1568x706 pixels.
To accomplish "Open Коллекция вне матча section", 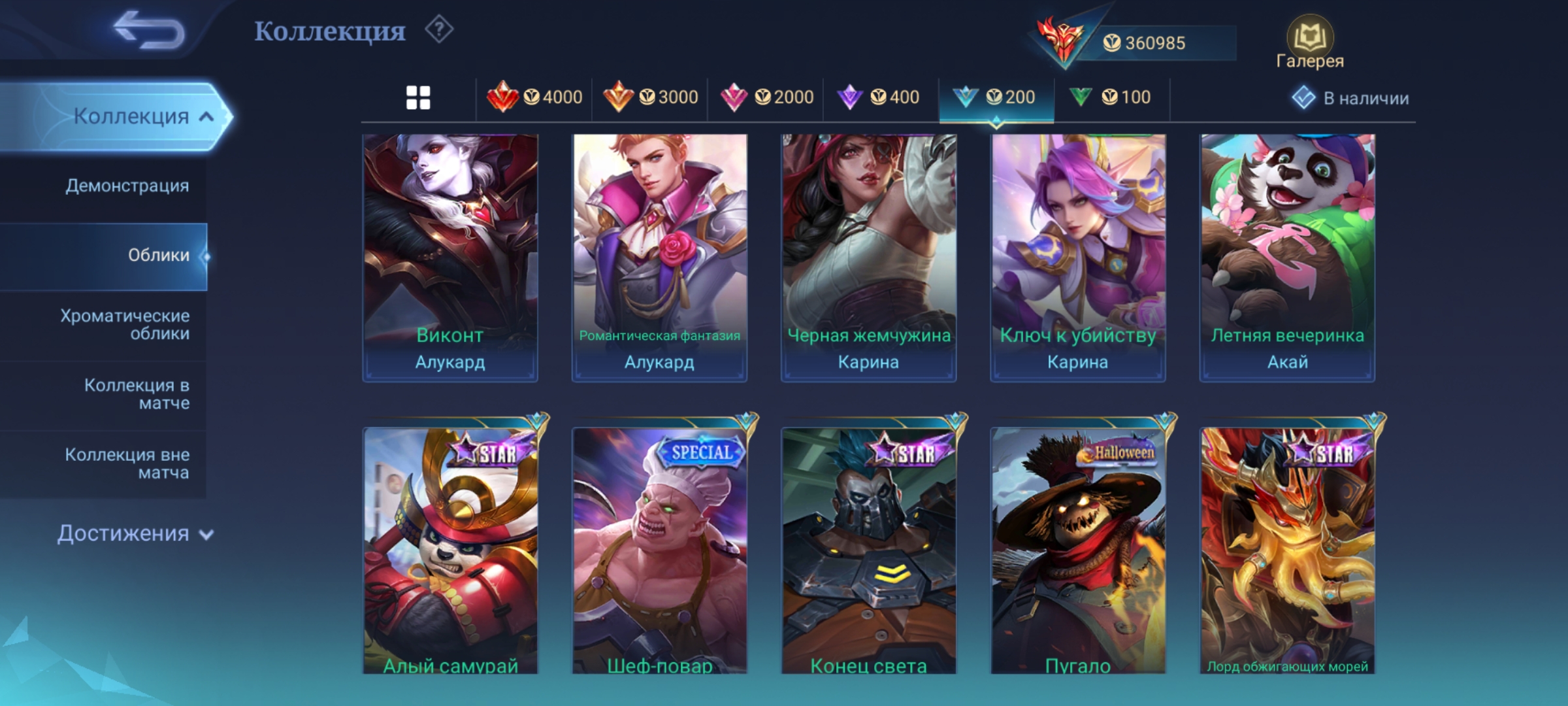I will point(127,463).
